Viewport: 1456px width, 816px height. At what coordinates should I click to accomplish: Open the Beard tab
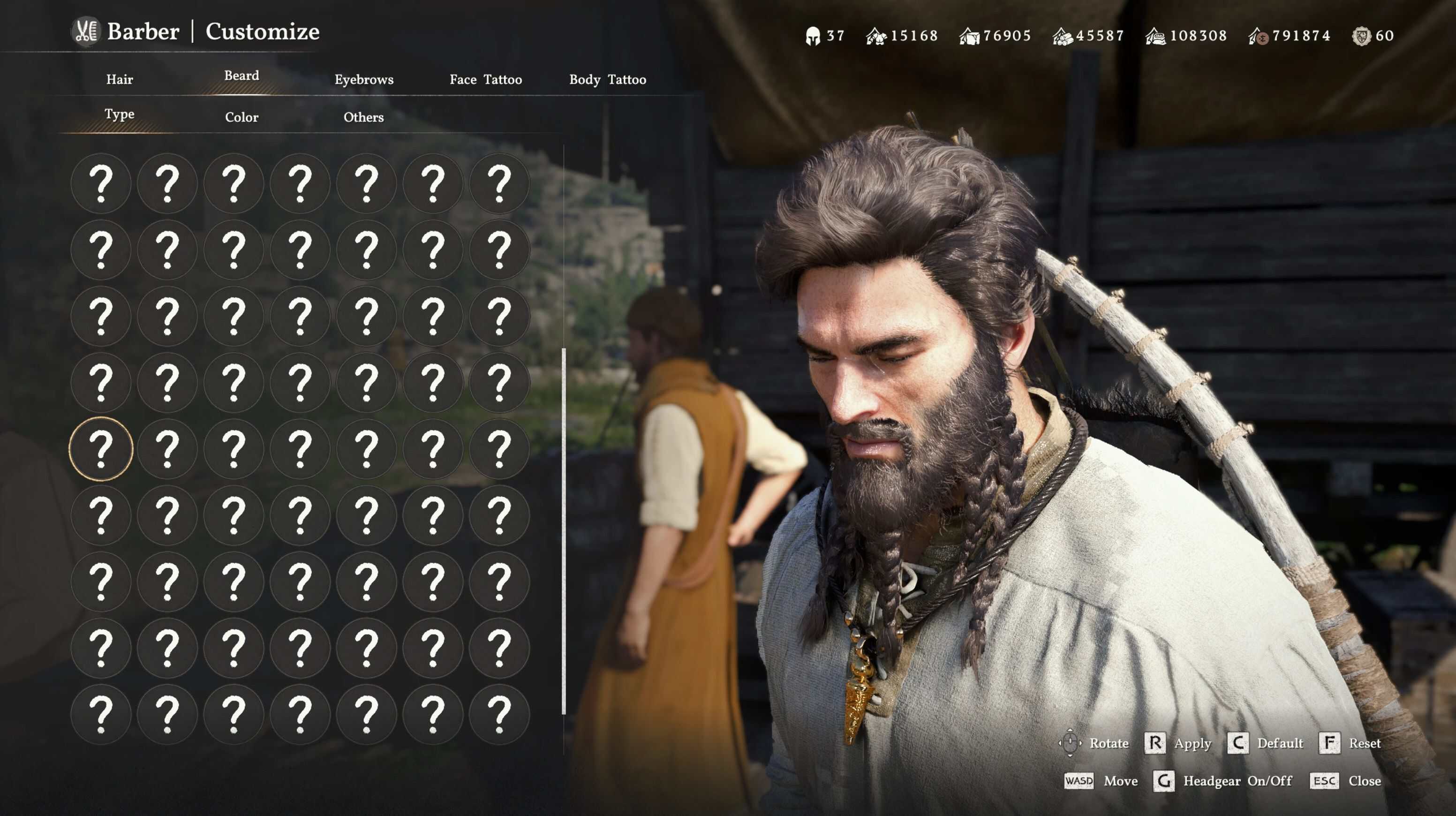tap(241, 76)
